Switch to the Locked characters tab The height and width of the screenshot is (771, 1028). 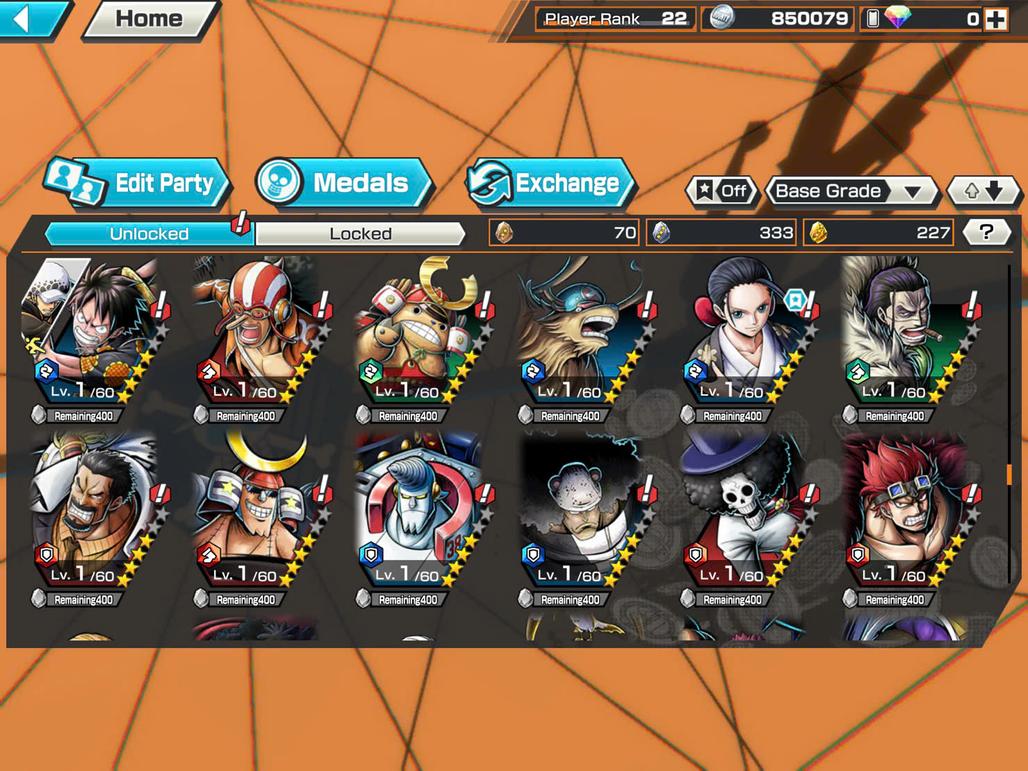click(360, 234)
